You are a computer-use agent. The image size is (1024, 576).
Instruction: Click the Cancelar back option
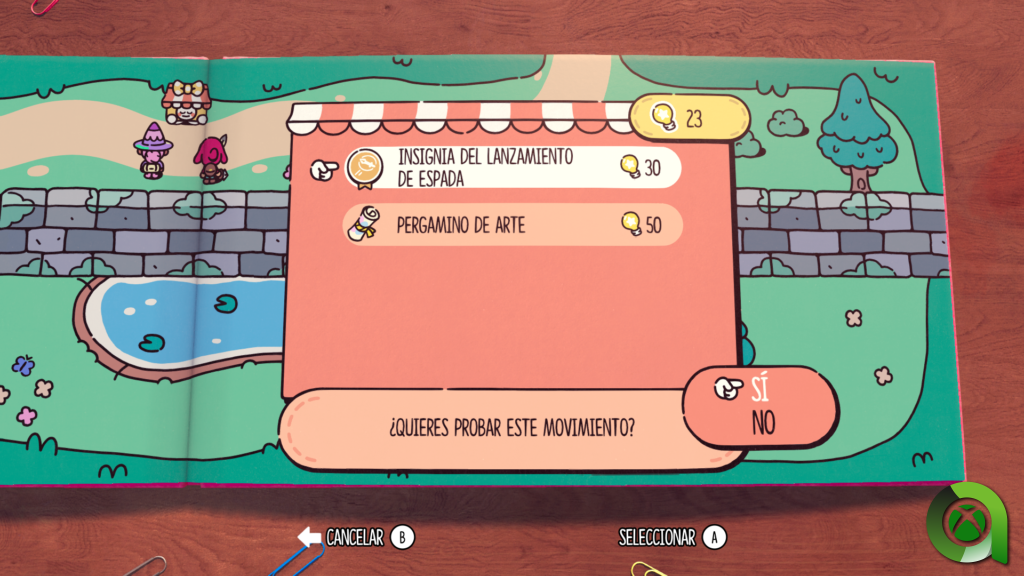356,538
